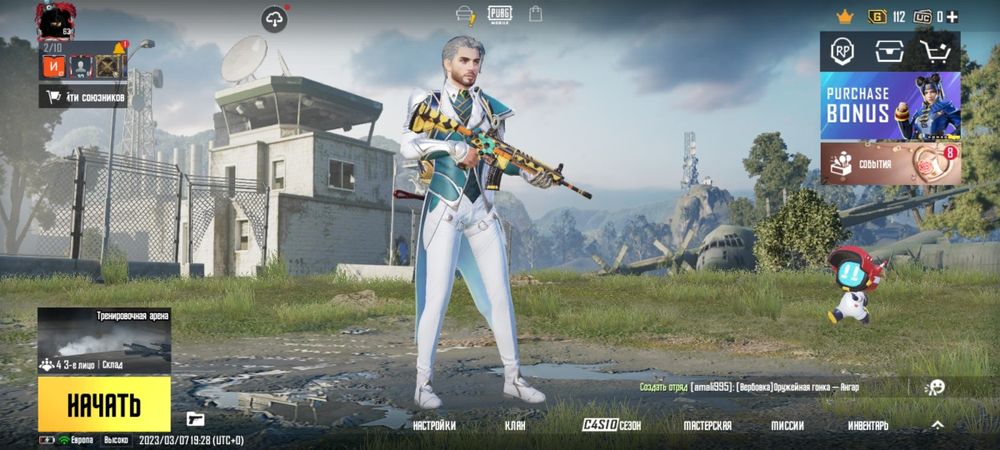Open the Тренировочная арена mode selector

[104, 341]
